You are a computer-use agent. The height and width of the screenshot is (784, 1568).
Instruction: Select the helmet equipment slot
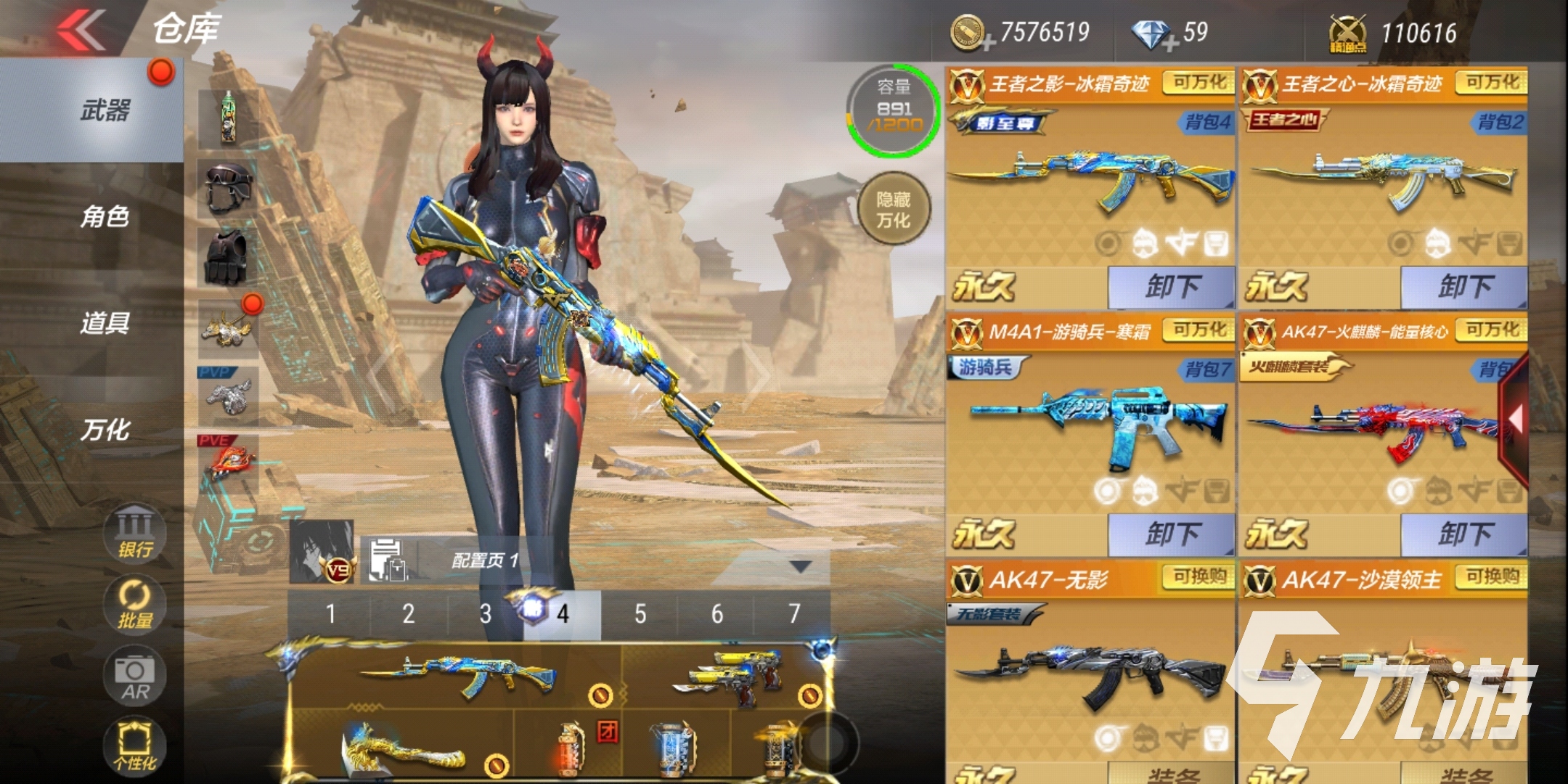228,188
